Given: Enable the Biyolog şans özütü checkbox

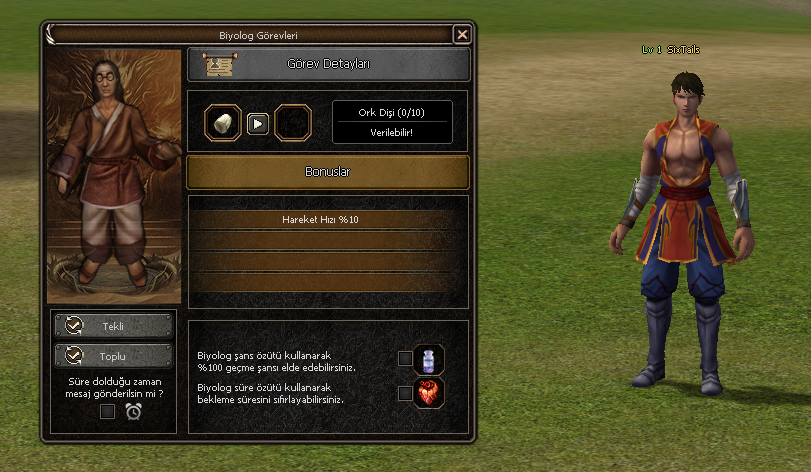Looking at the screenshot, I should pos(405,359).
